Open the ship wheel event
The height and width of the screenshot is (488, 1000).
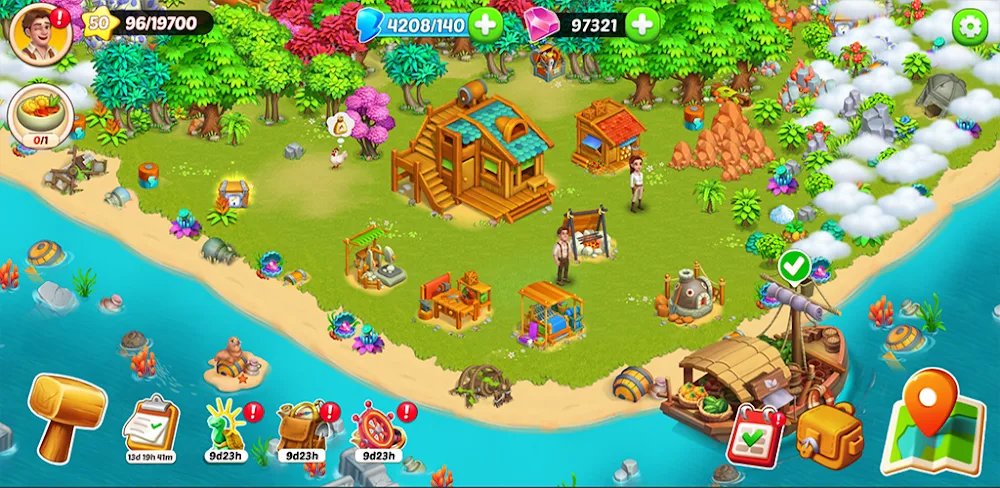pos(377,425)
